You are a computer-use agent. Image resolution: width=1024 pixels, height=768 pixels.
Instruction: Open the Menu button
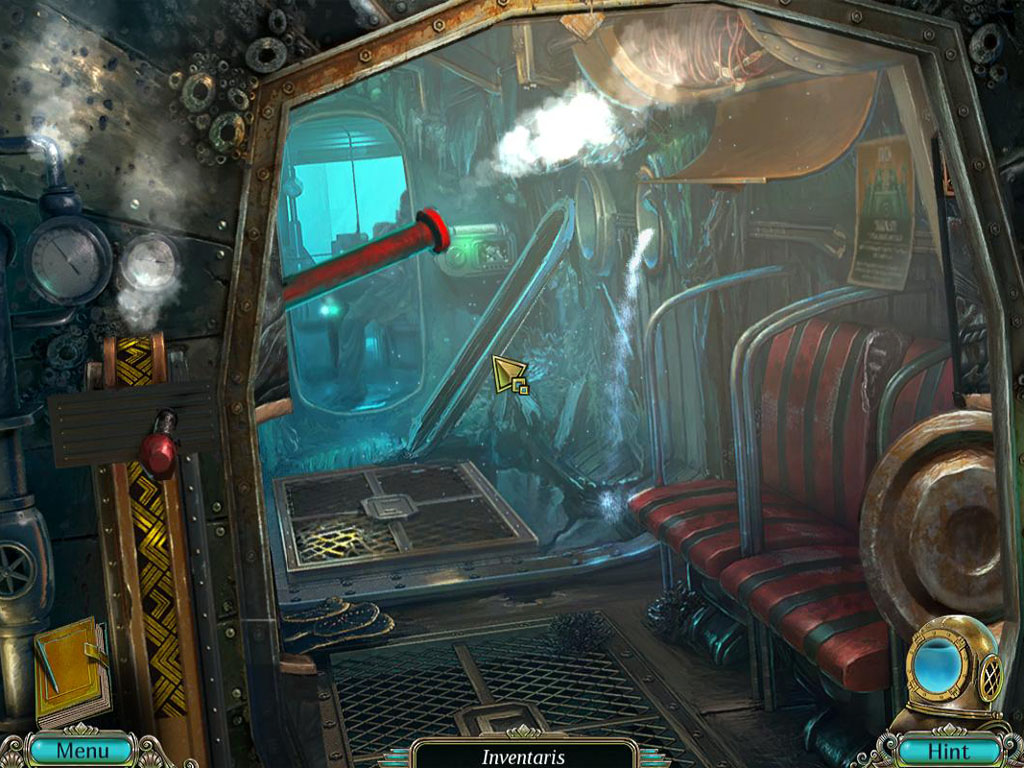coord(81,750)
